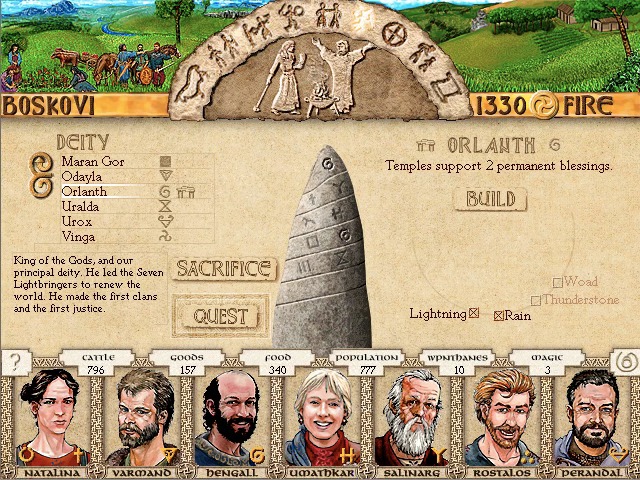The height and width of the screenshot is (480, 640).
Task: Toggle the Lightning blessing checkbox
Action: pyautogui.click(x=474, y=314)
